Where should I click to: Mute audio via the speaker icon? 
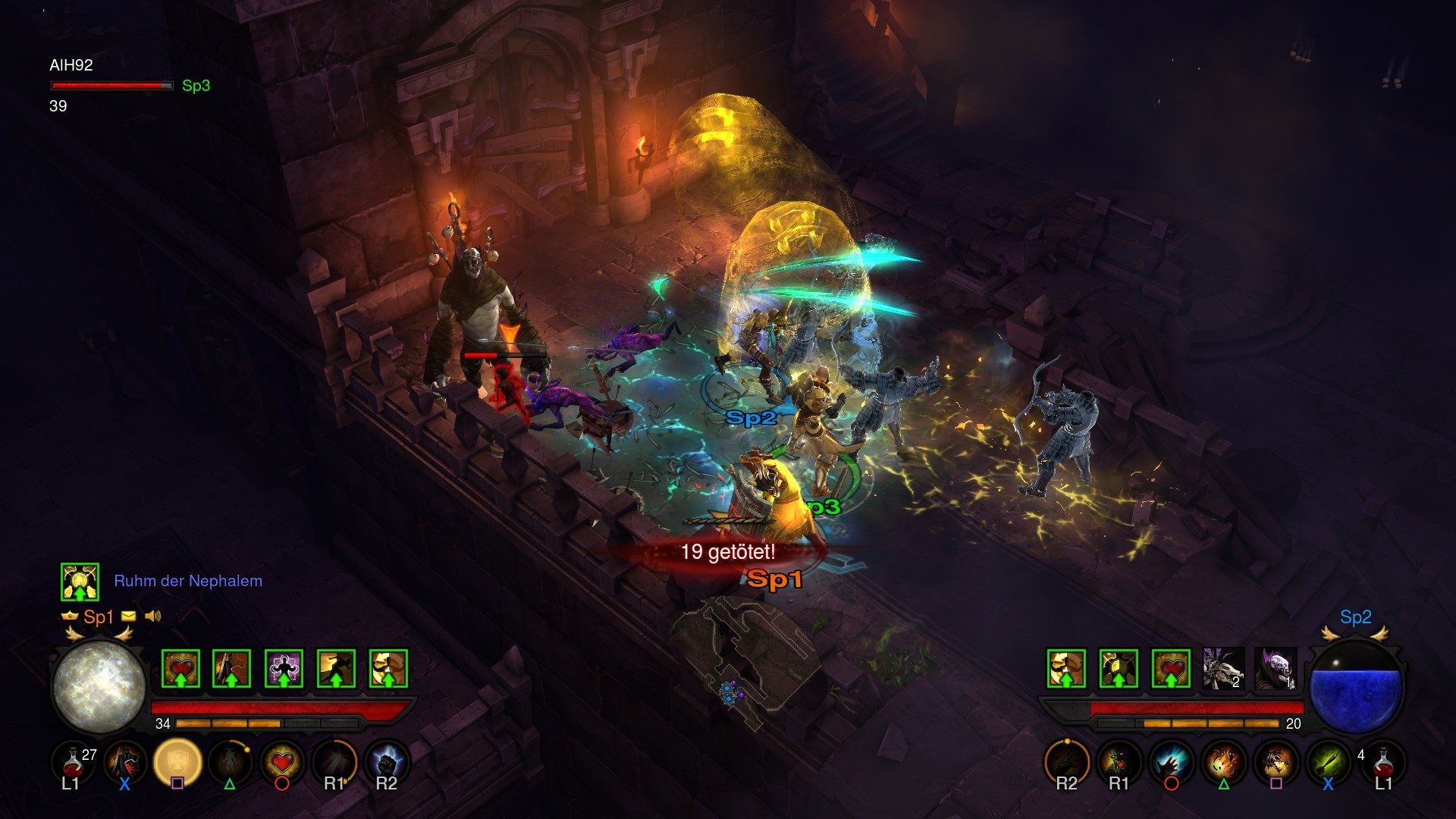152,617
